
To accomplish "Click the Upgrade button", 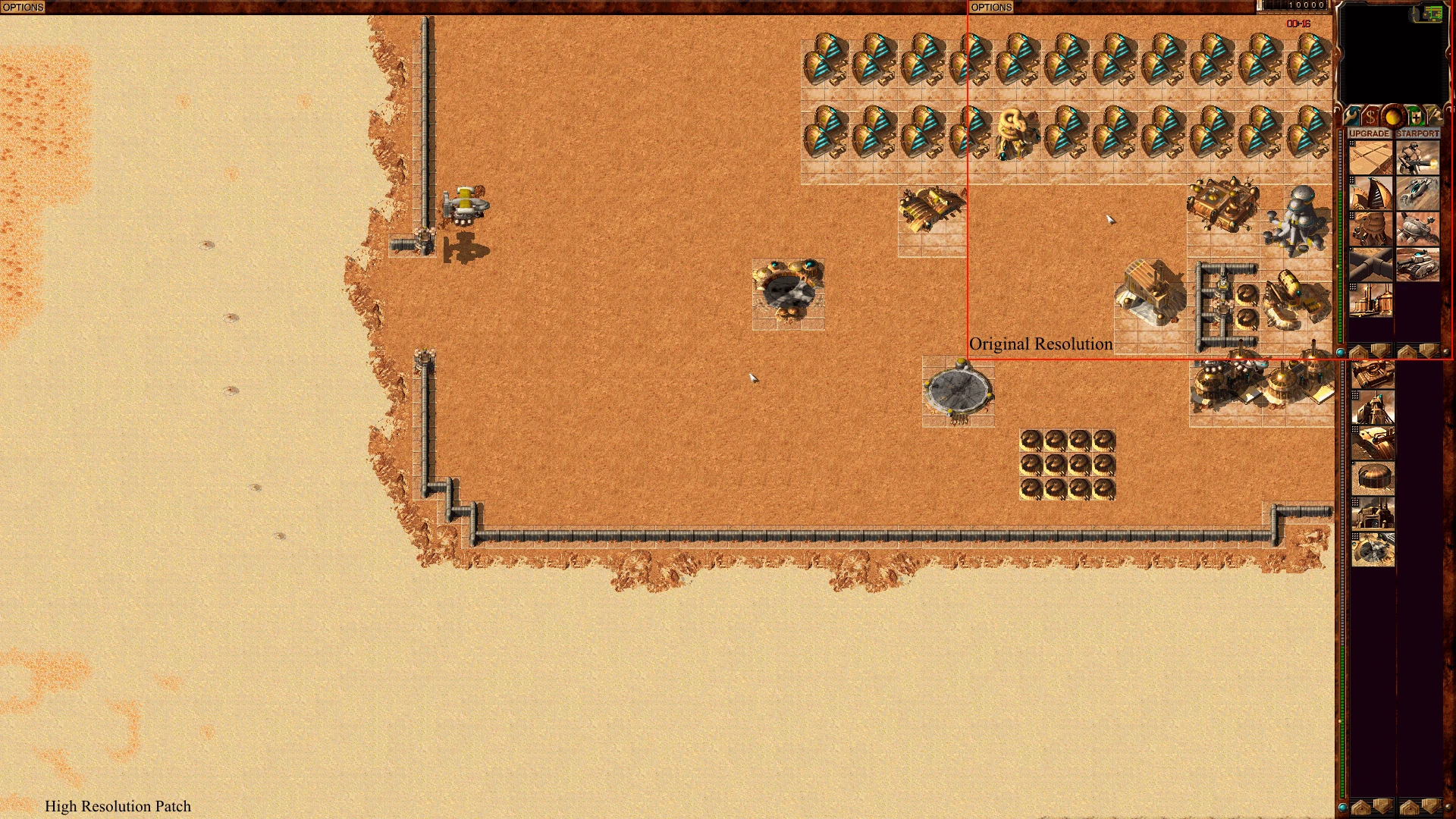I will 1370,133.
